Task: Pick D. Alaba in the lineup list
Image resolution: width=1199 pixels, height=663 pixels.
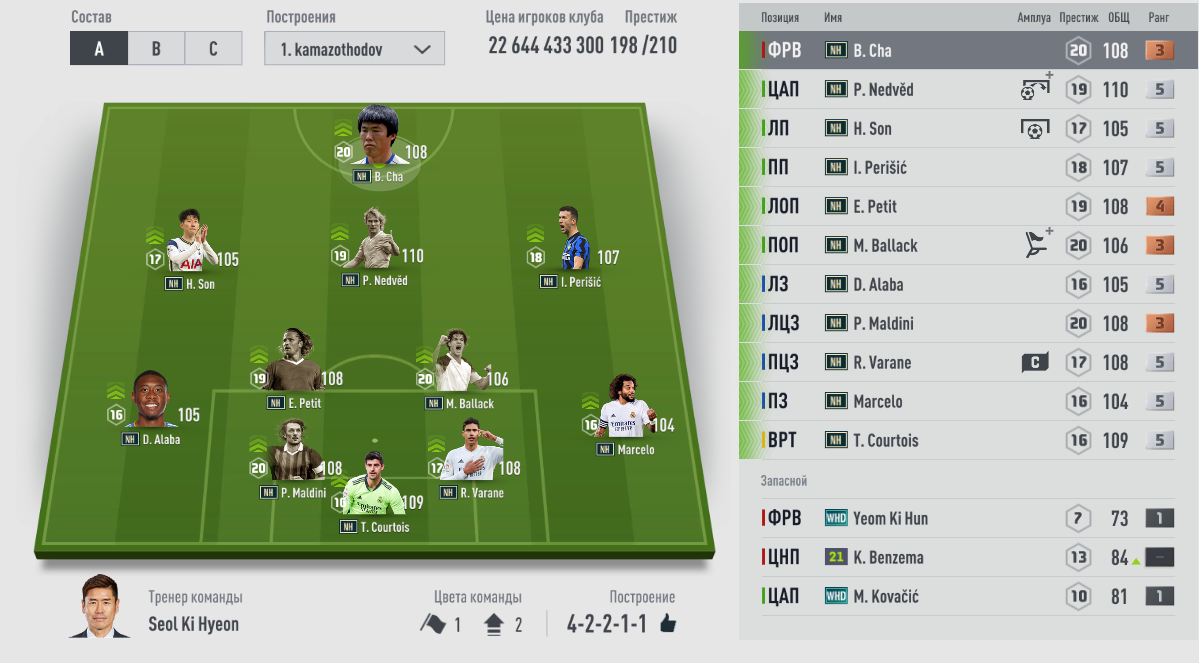Action: point(967,285)
